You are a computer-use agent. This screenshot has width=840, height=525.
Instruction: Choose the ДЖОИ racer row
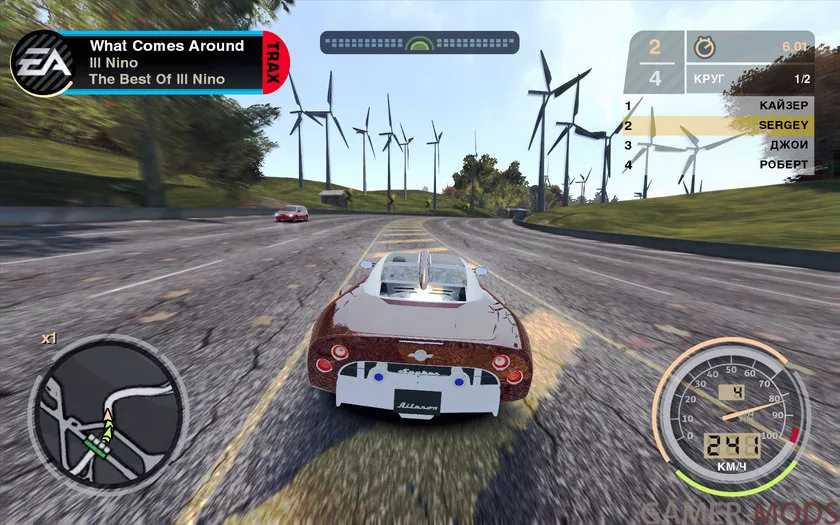(x=718, y=145)
